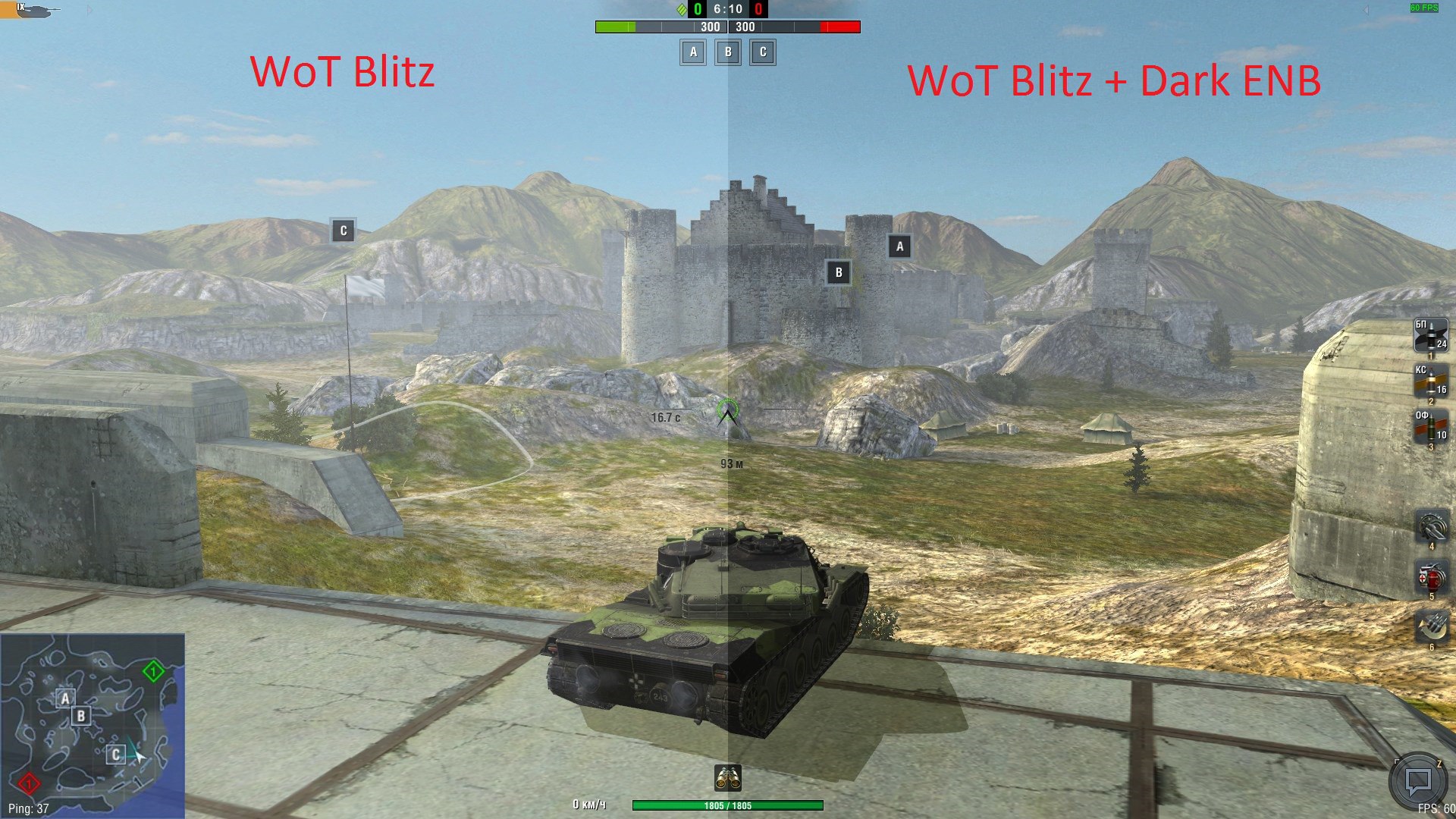Image resolution: width=1456 pixels, height=819 pixels.
Task: Click the A base flag marker
Action: pos(899,246)
